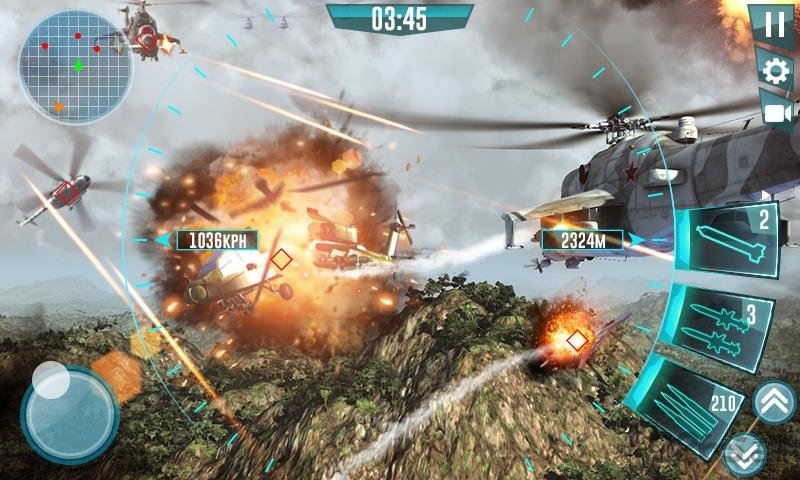Viewport: 800px width, 480px height.
Task: Toggle the video camera view
Action: pos(775,111)
